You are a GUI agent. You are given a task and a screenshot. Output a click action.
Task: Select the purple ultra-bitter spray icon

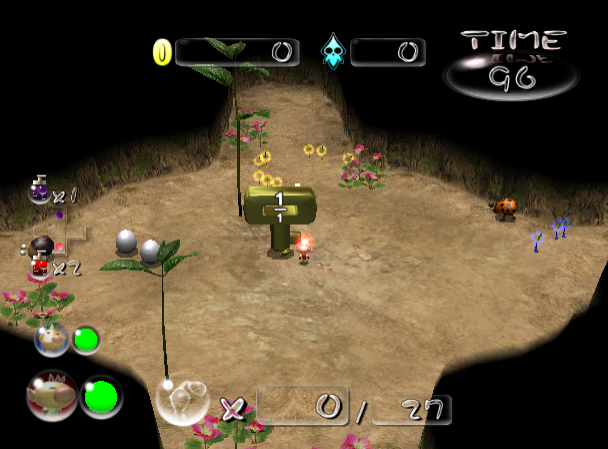tap(39, 189)
